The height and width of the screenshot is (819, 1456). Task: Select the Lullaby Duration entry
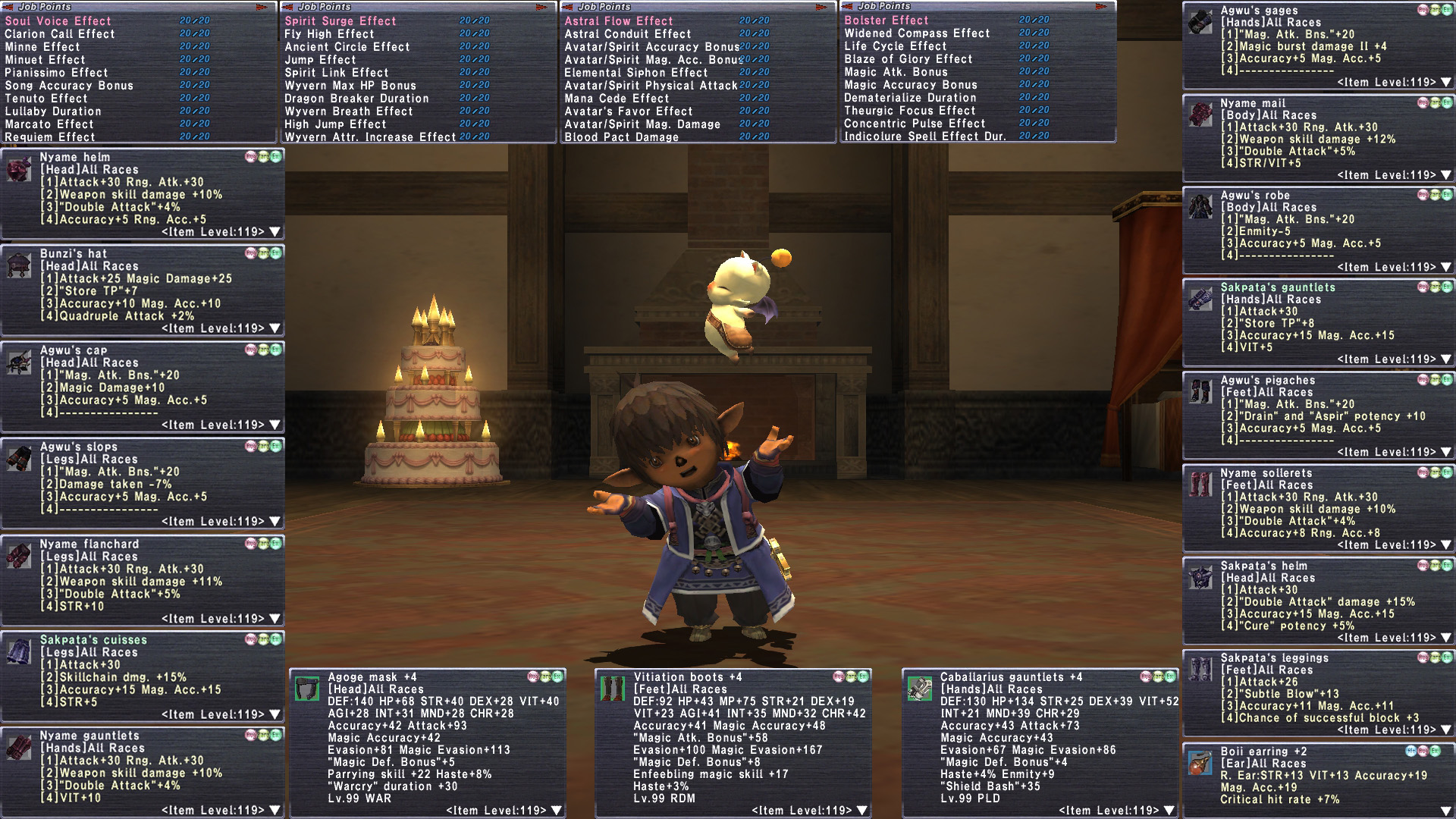pos(53,111)
